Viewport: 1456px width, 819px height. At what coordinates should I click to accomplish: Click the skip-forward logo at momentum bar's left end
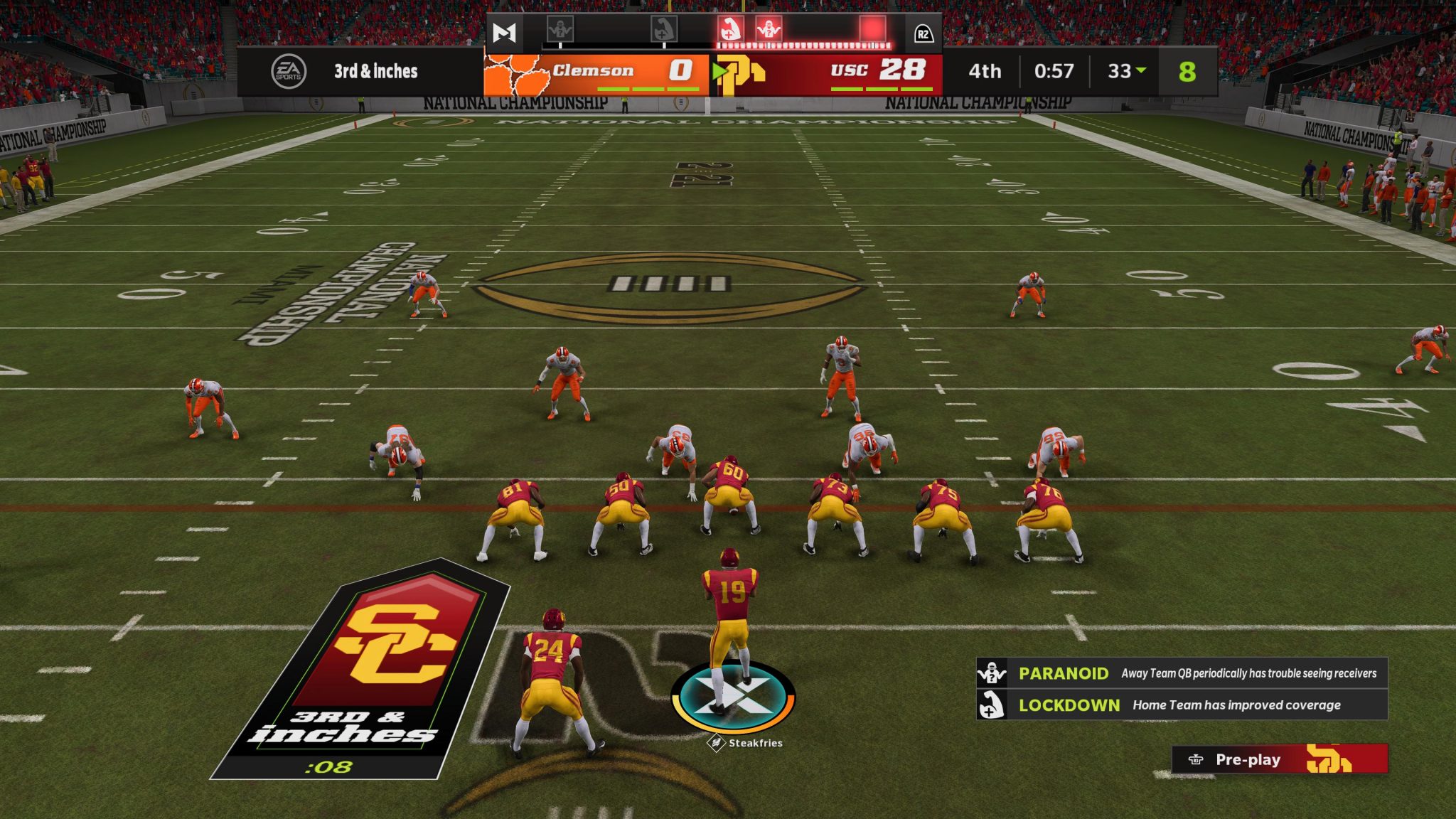(x=505, y=30)
